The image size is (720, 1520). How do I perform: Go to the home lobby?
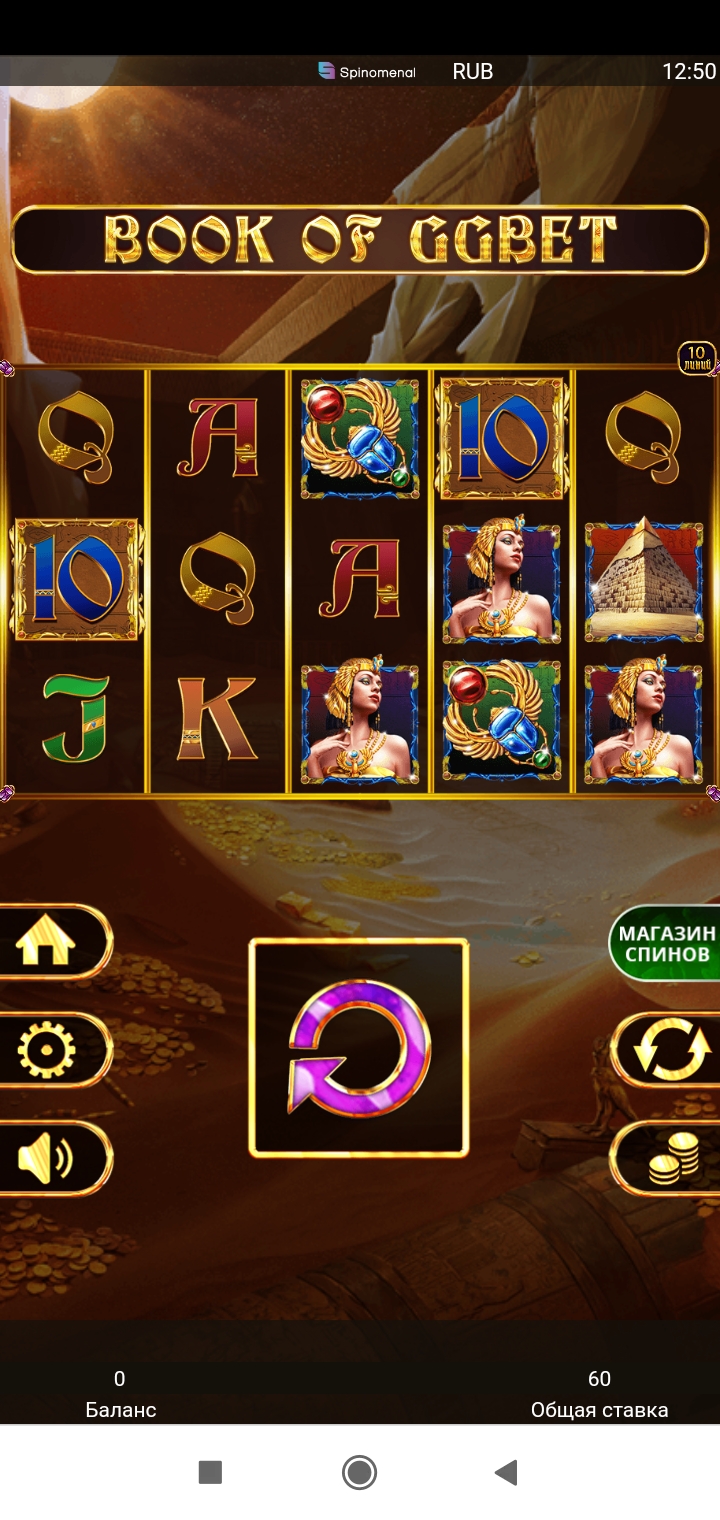tap(47, 942)
